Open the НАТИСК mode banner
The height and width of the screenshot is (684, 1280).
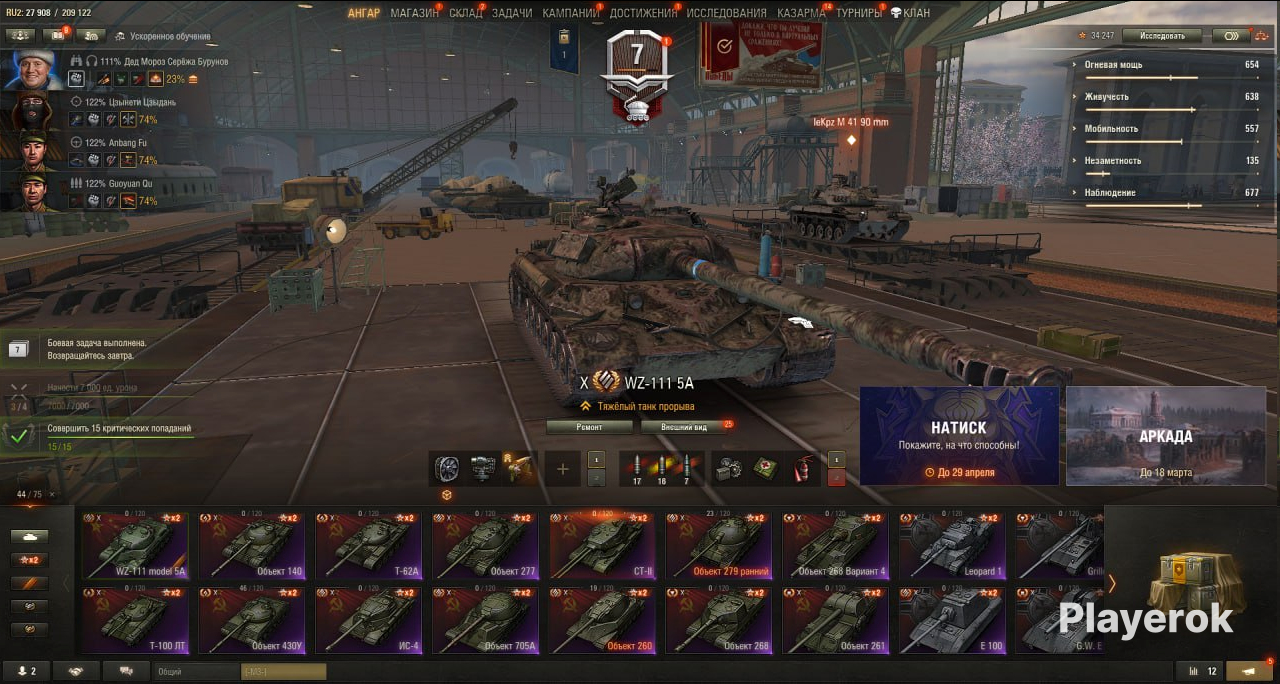[959, 436]
